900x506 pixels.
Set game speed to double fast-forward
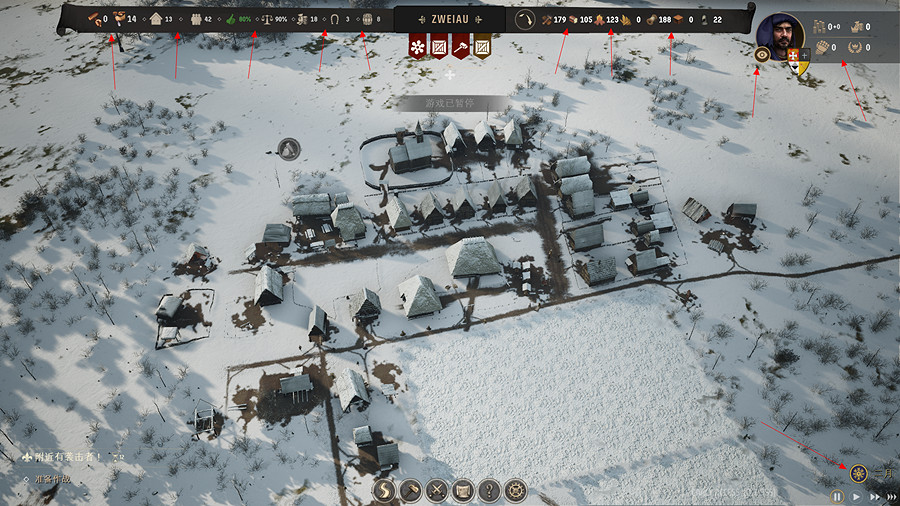click(875, 496)
